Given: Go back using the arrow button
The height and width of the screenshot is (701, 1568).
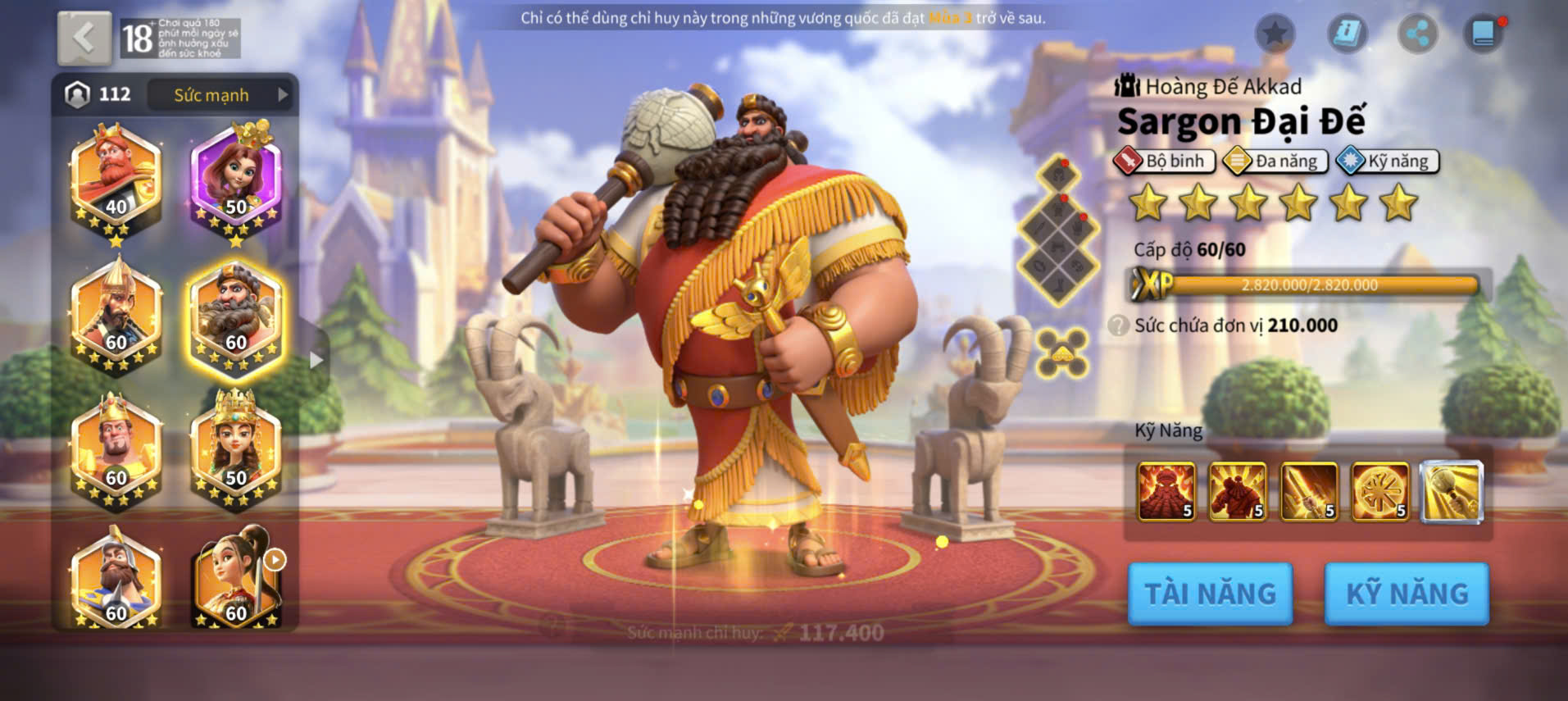Looking at the screenshot, I should point(84,38).
